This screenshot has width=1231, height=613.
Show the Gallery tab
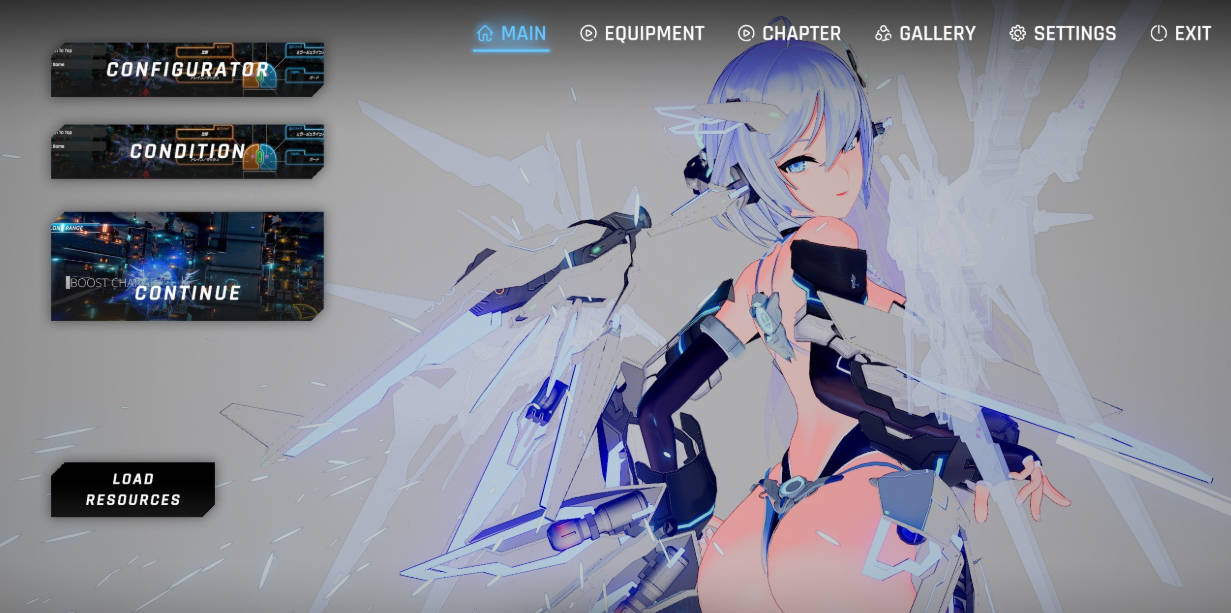pyautogui.click(x=925, y=33)
